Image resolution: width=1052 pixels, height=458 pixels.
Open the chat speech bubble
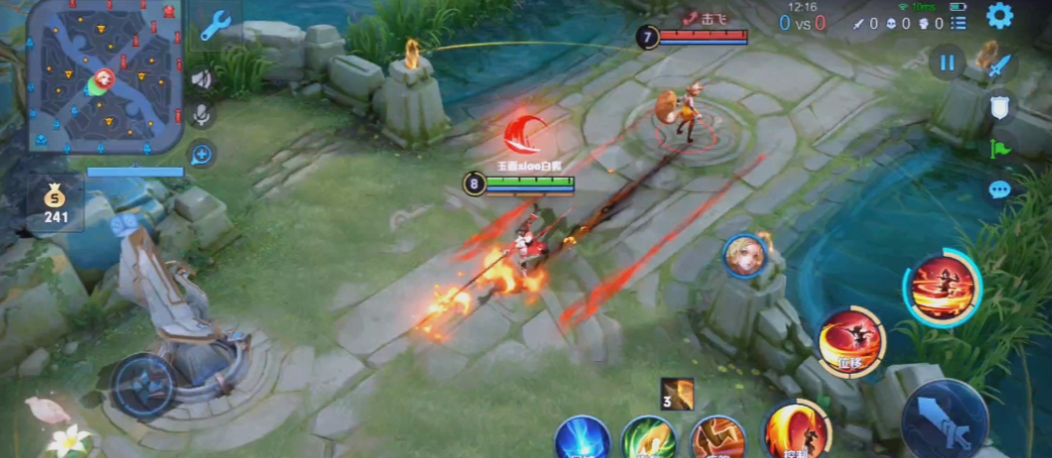1000,189
